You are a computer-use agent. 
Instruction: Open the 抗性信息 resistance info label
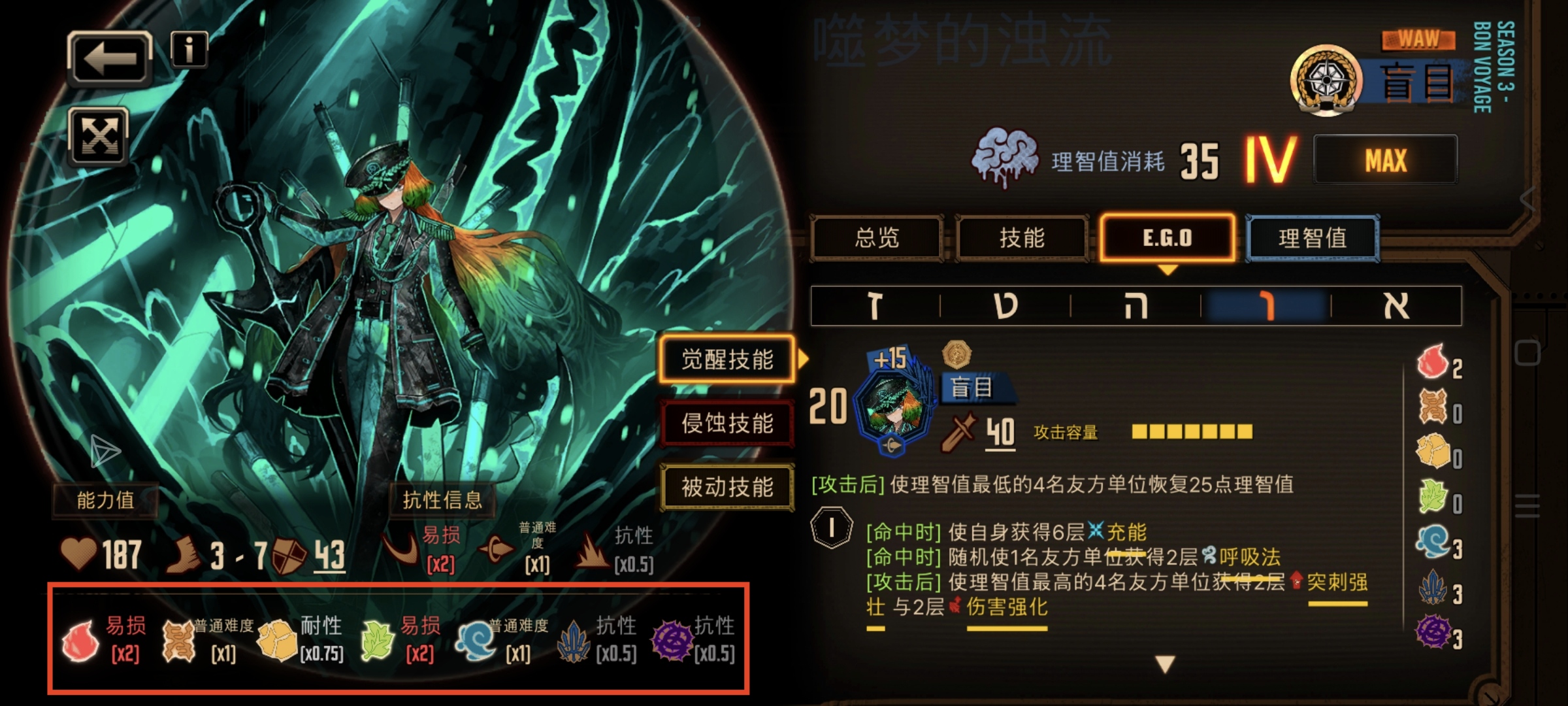(x=442, y=500)
